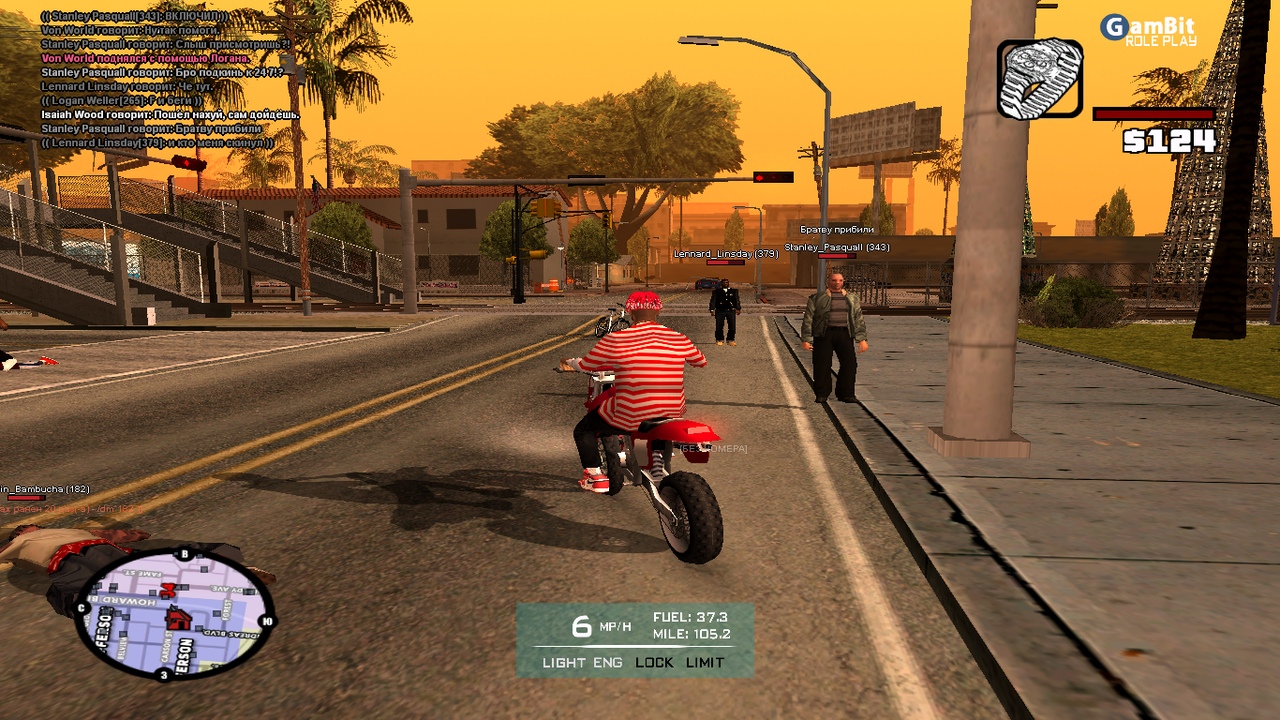This screenshot has width=1280, height=720.
Task: Click the red house marker on the minimap
Action: point(178,619)
